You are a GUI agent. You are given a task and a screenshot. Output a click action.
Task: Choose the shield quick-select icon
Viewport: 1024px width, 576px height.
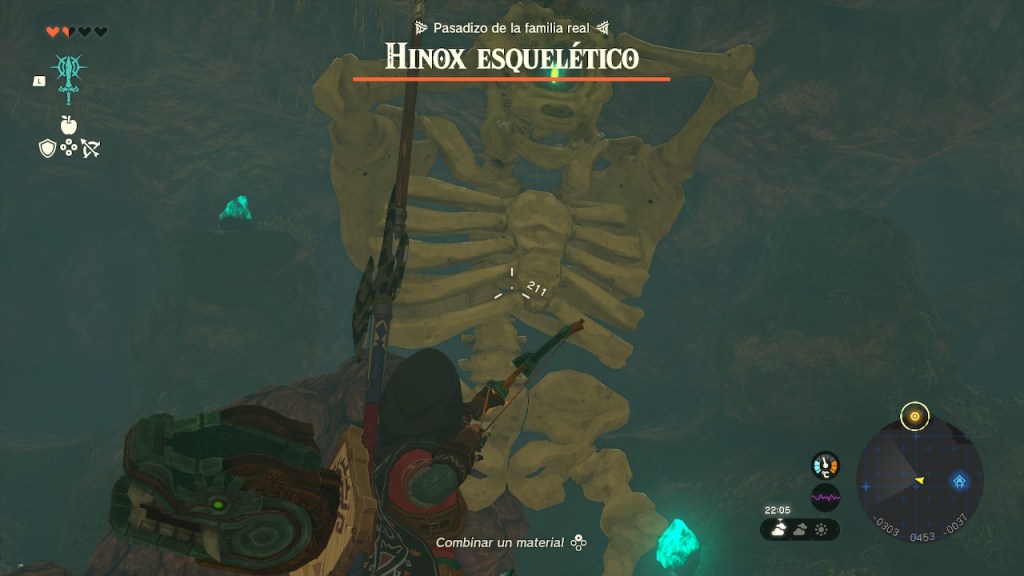(x=47, y=148)
